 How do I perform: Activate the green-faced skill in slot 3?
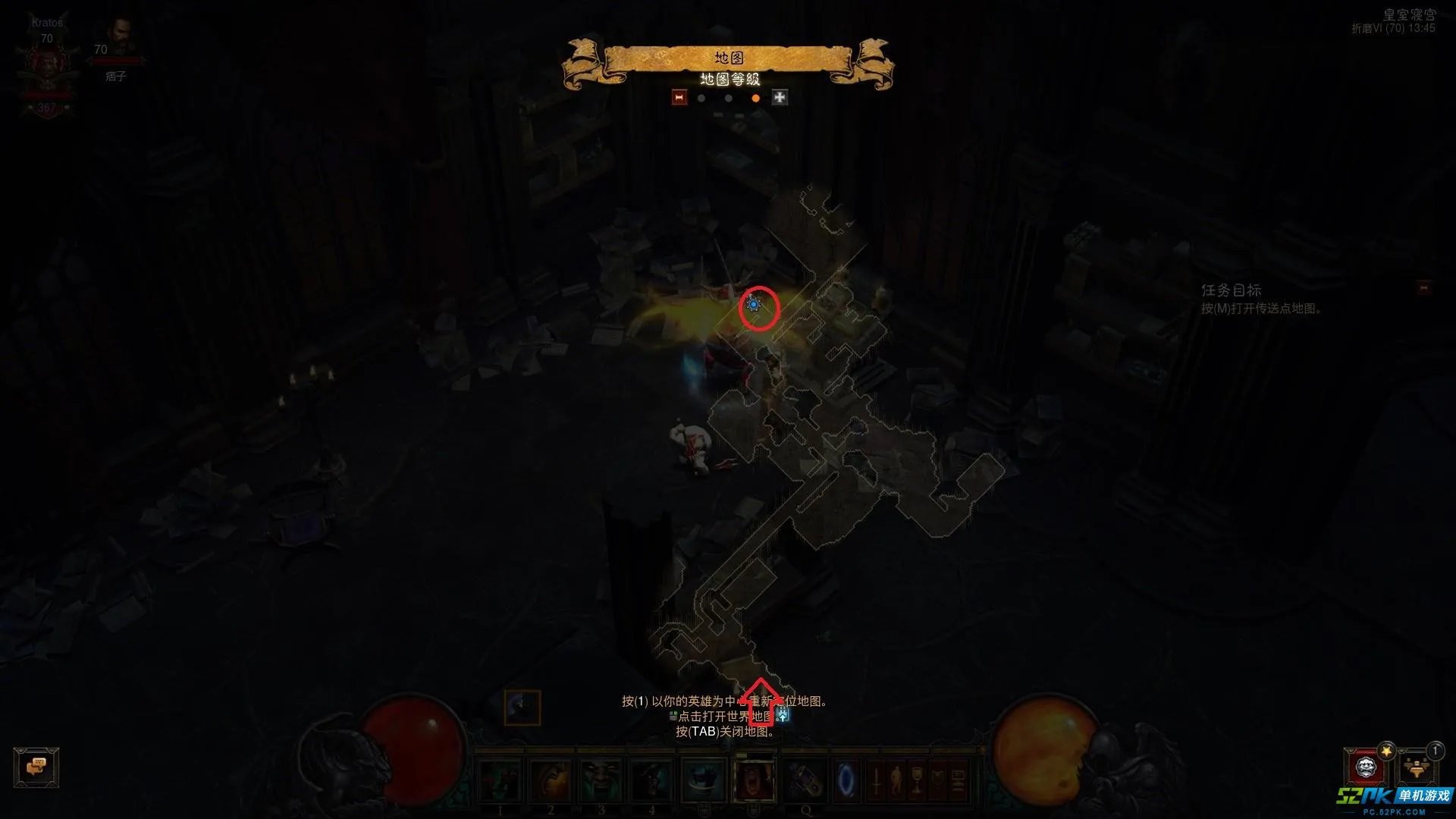pos(601,780)
